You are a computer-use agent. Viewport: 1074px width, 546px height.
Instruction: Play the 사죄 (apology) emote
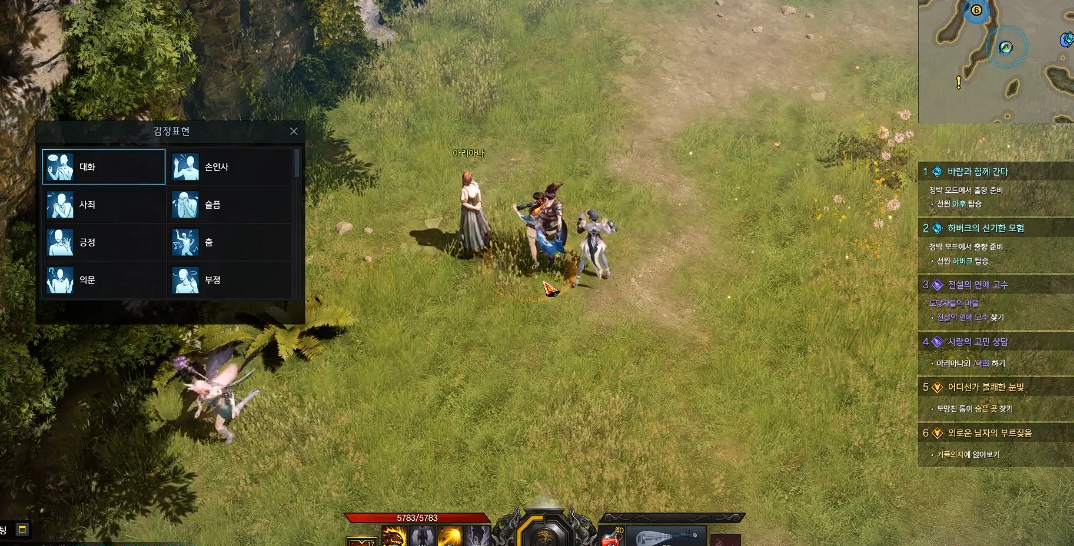[x=104, y=205]
